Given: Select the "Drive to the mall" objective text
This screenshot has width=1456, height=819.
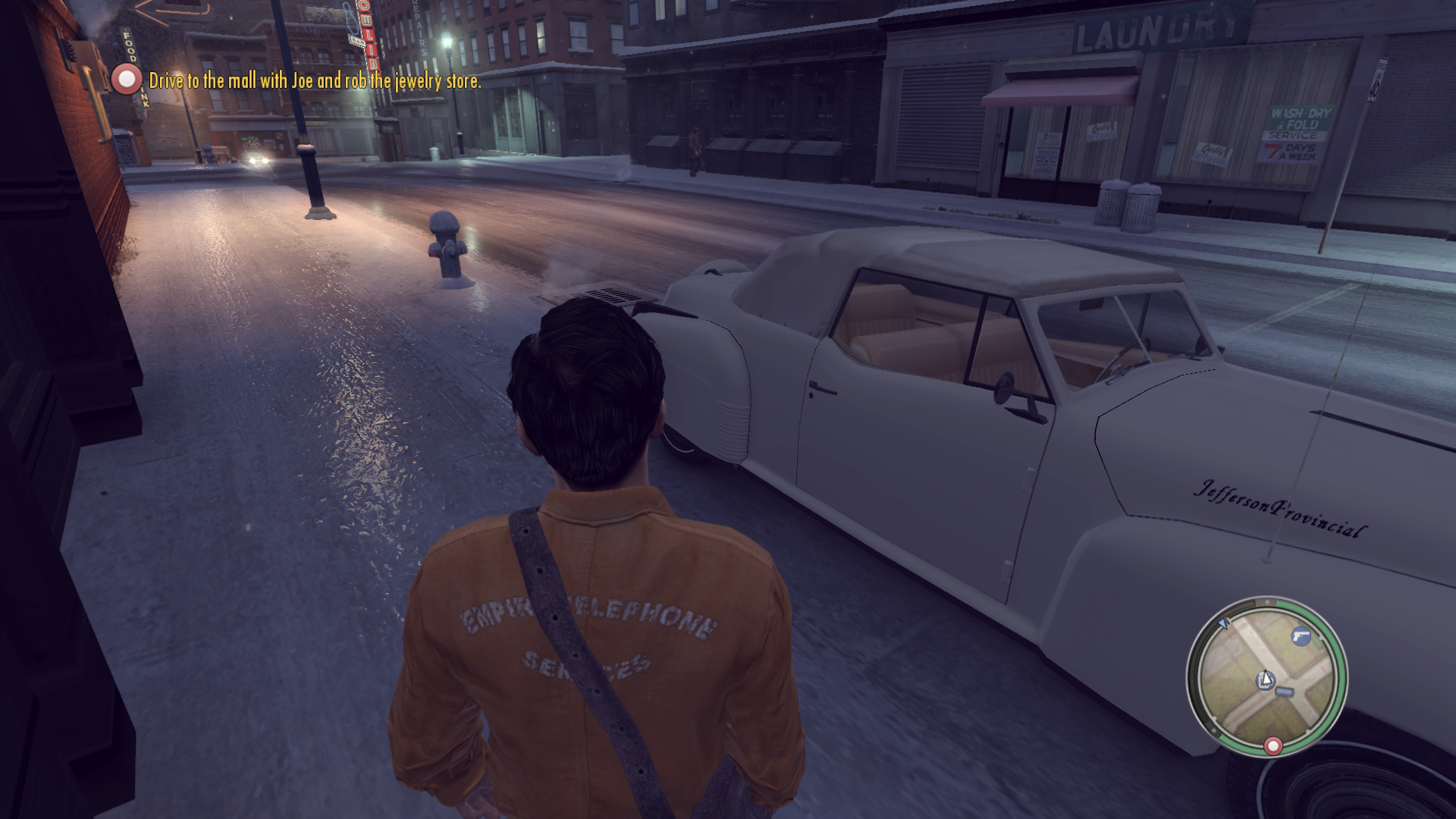Looking at the screenshot, I should coord(315,80).
